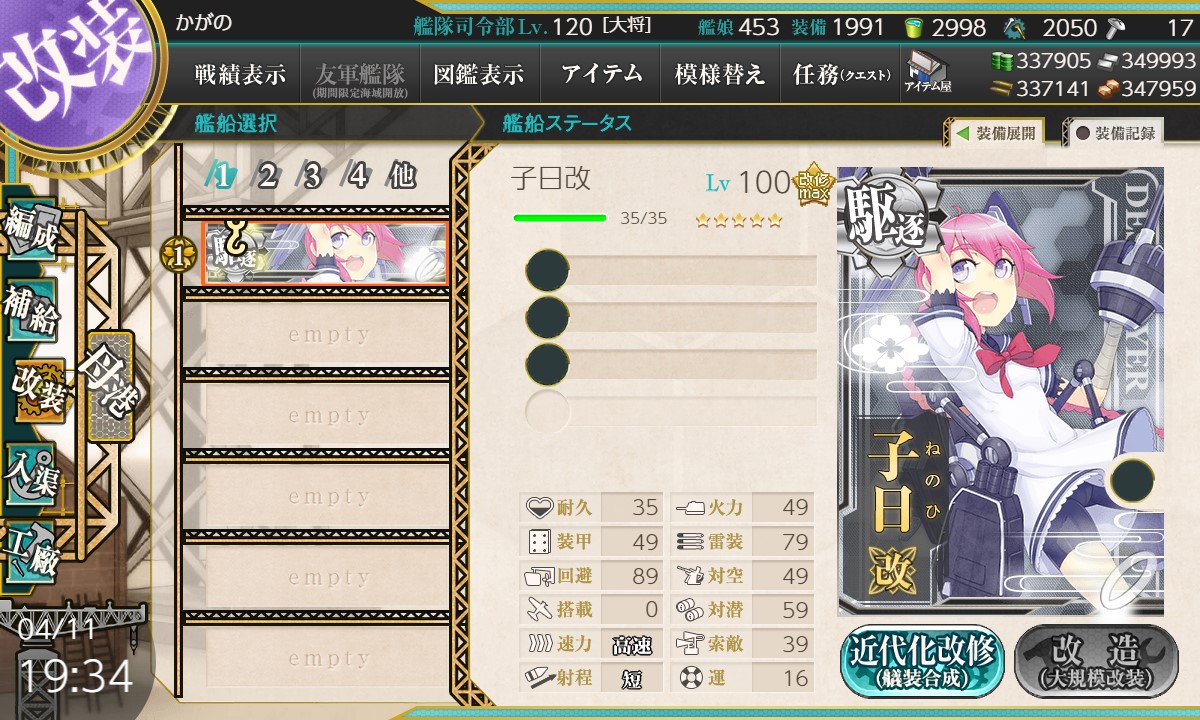Open 装備記録 equipment record
Screen dimensions: 1200x720
coord(1115,133)
